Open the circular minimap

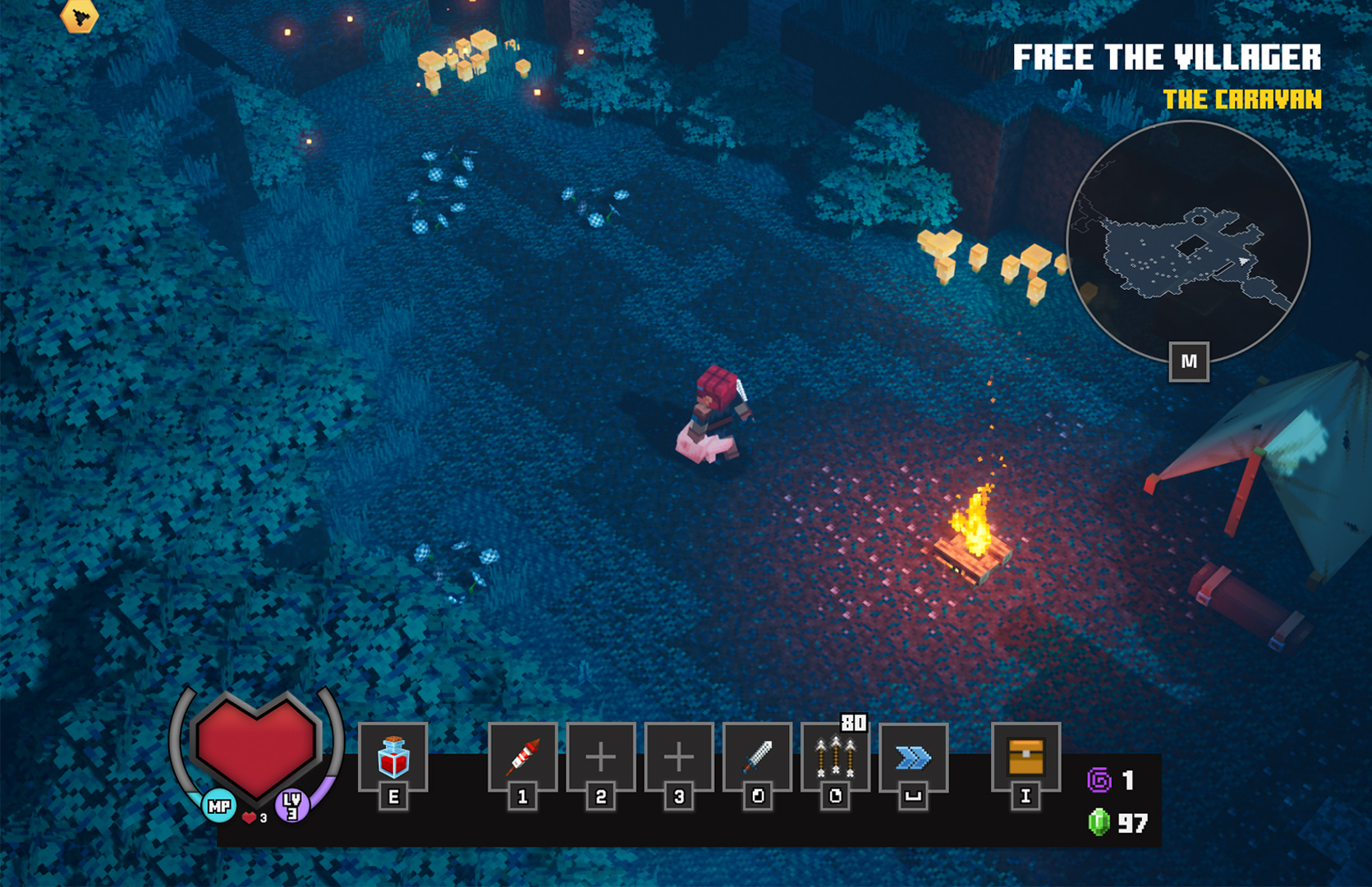coord(1187,244)
